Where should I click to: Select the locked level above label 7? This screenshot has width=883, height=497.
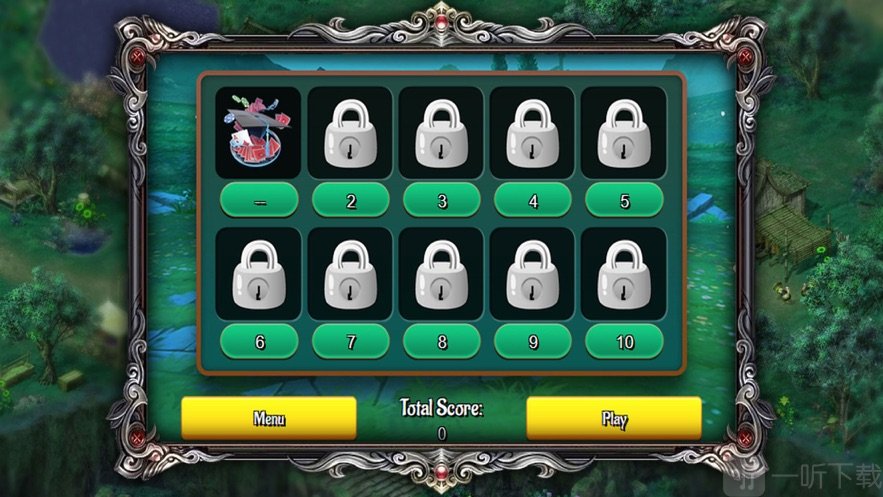point(350,273)
